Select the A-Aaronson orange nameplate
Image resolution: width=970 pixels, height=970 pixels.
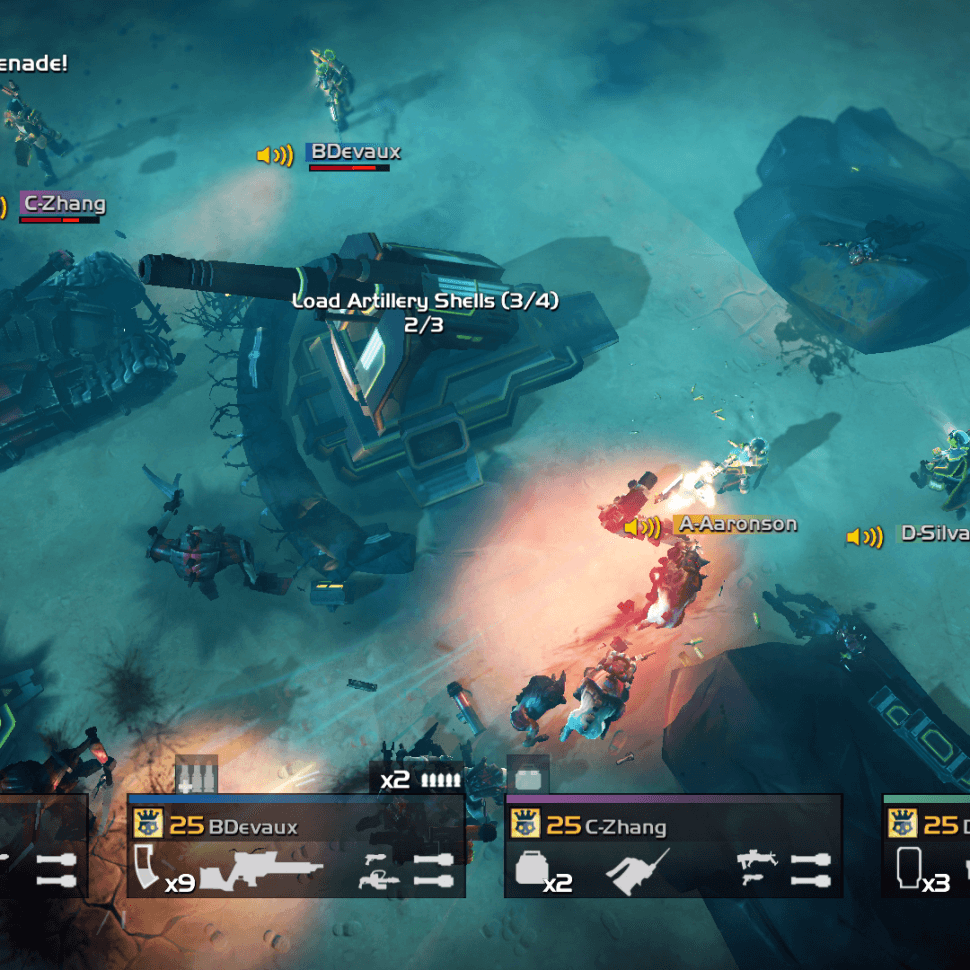tap(738, 524)
